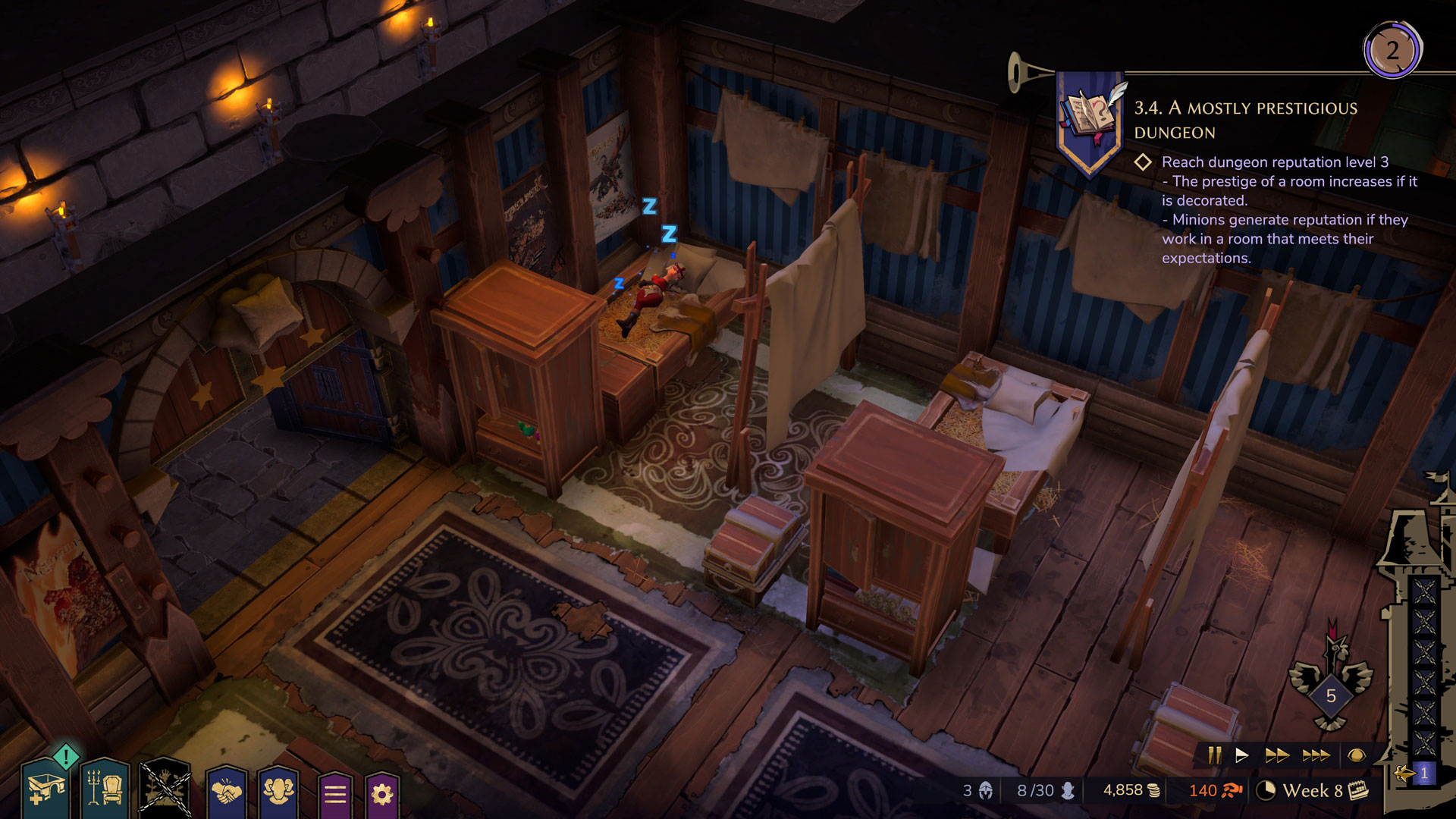Open the furniture and decoration menu
The width and height of the screenshot is (1456, 819).
tap(105, 790)
